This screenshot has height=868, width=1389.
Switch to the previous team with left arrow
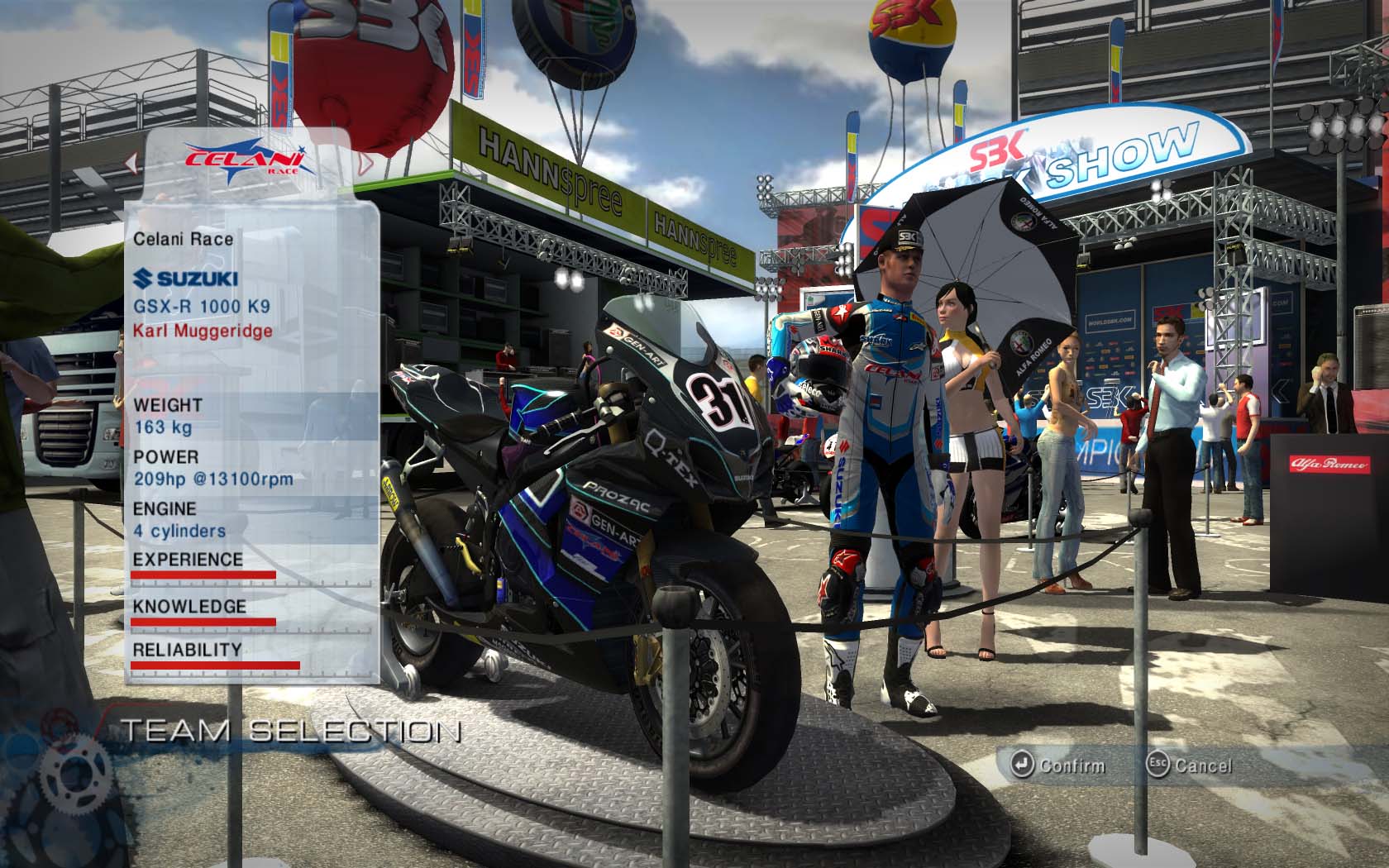[x=131, y=162]
